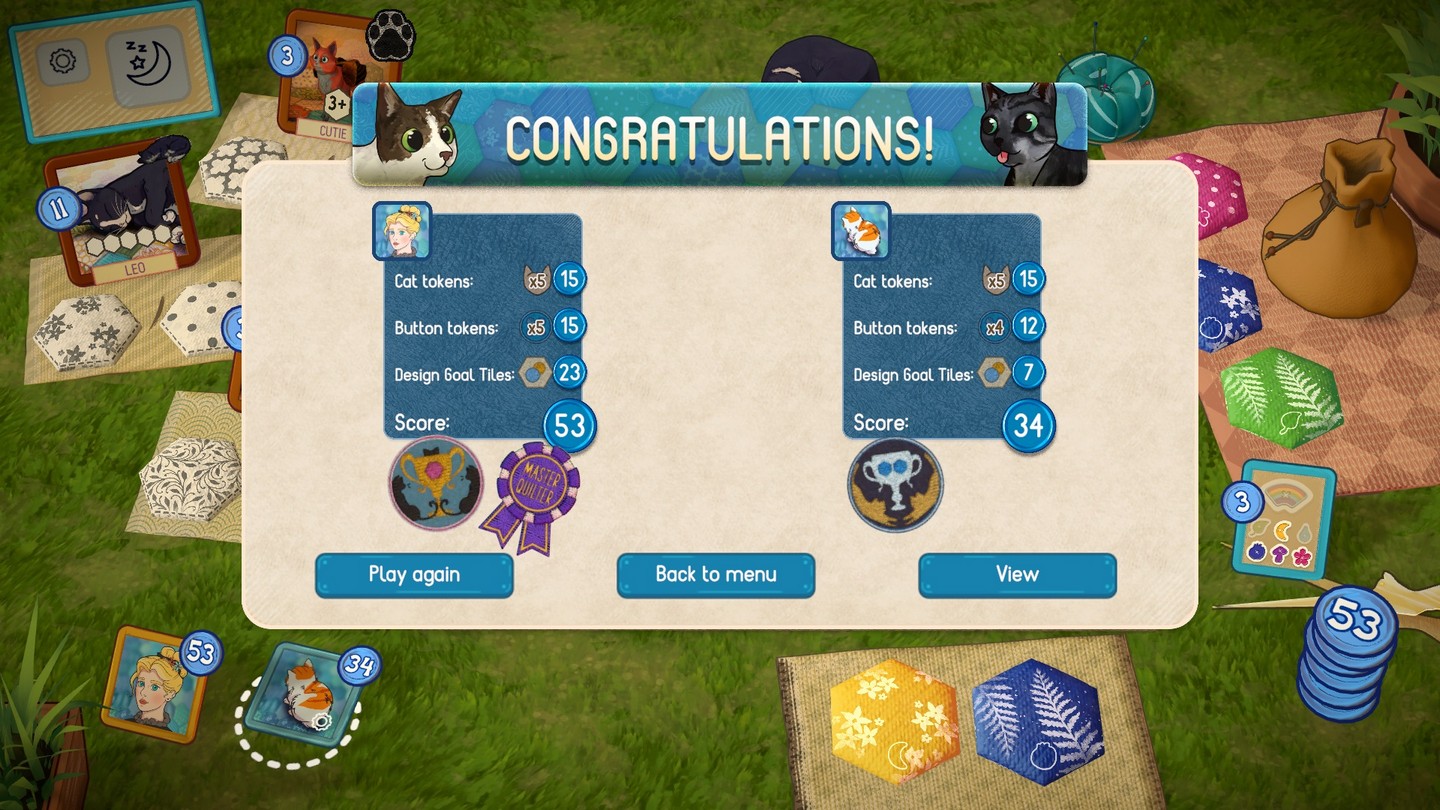This screenshot has height=810, width=1440.
Task: Select the calico cat player portrait
Action: coord(299,695)
